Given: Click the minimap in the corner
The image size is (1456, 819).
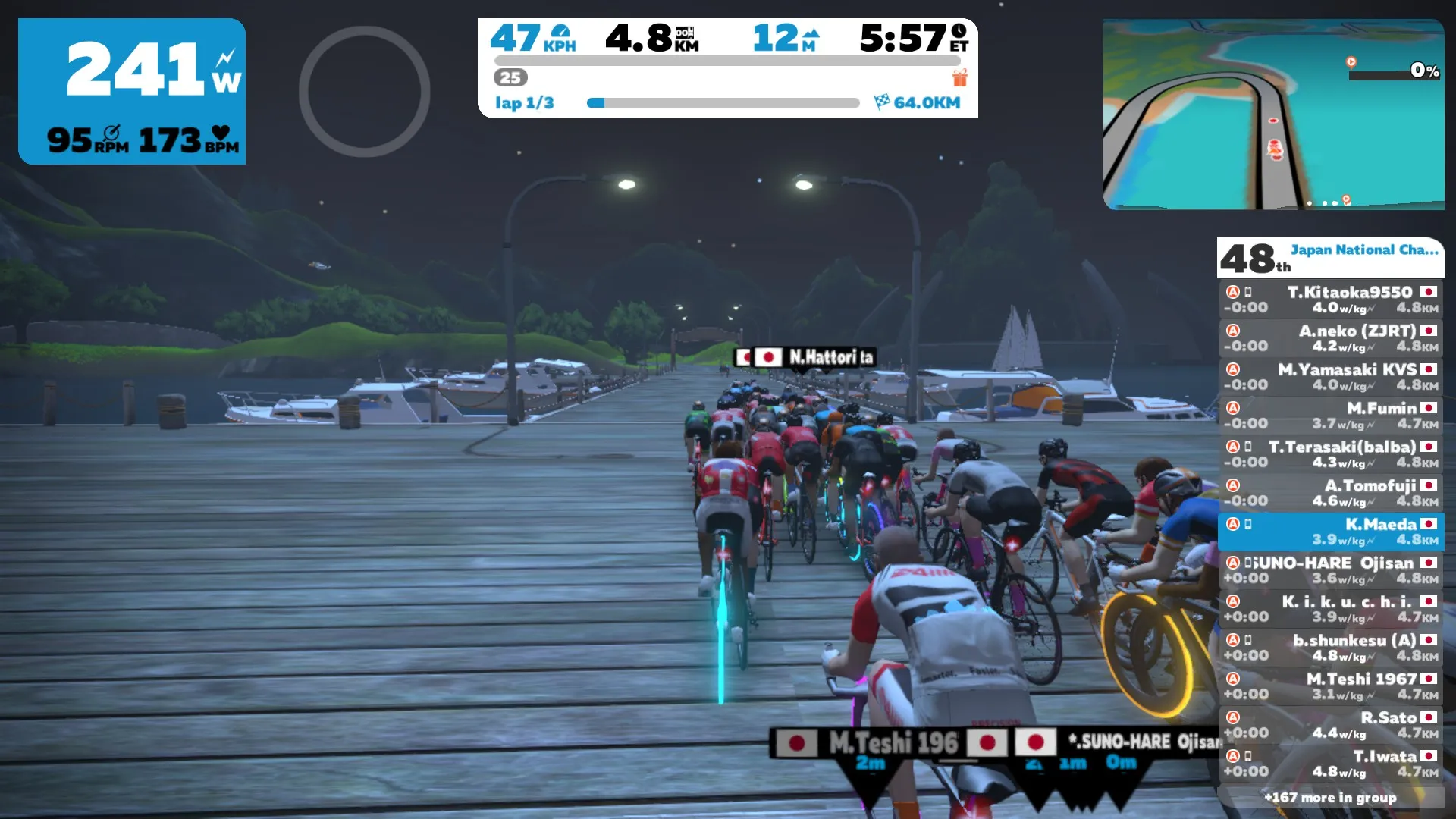Looking at the screenshot, I should coord(1273,115).
